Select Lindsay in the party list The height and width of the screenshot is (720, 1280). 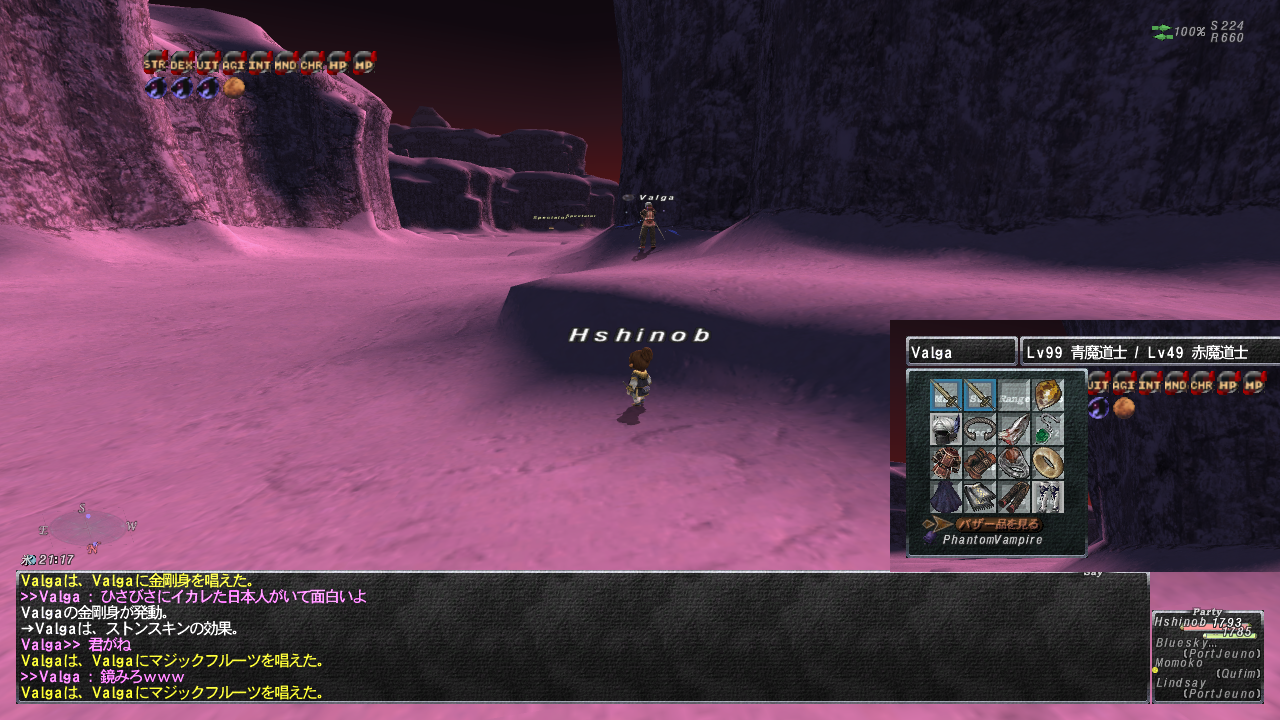[x=1180, y=682]
